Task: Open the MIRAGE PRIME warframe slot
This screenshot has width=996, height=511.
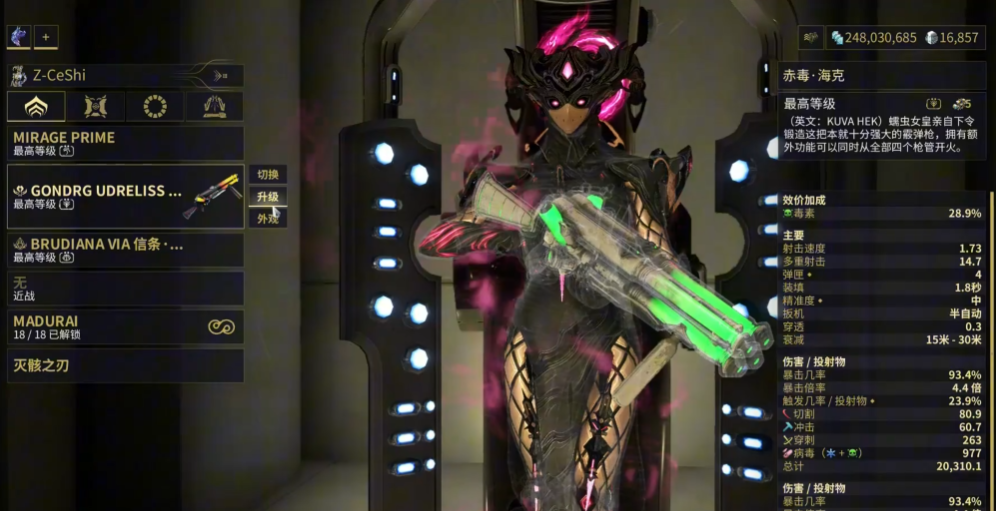Action: (x=125, y=143)
